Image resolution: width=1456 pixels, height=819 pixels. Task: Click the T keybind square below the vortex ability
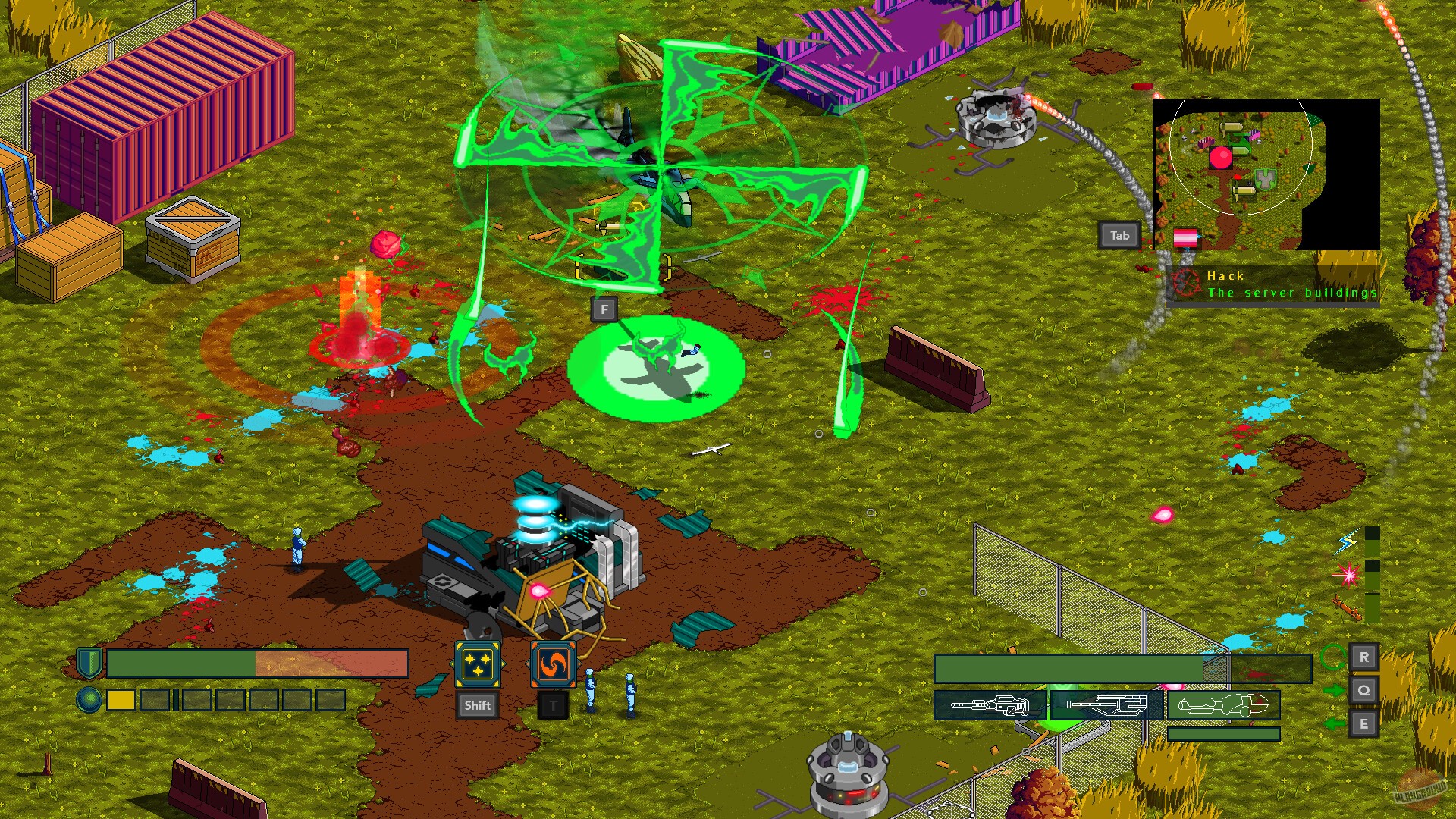click(552, 705)
